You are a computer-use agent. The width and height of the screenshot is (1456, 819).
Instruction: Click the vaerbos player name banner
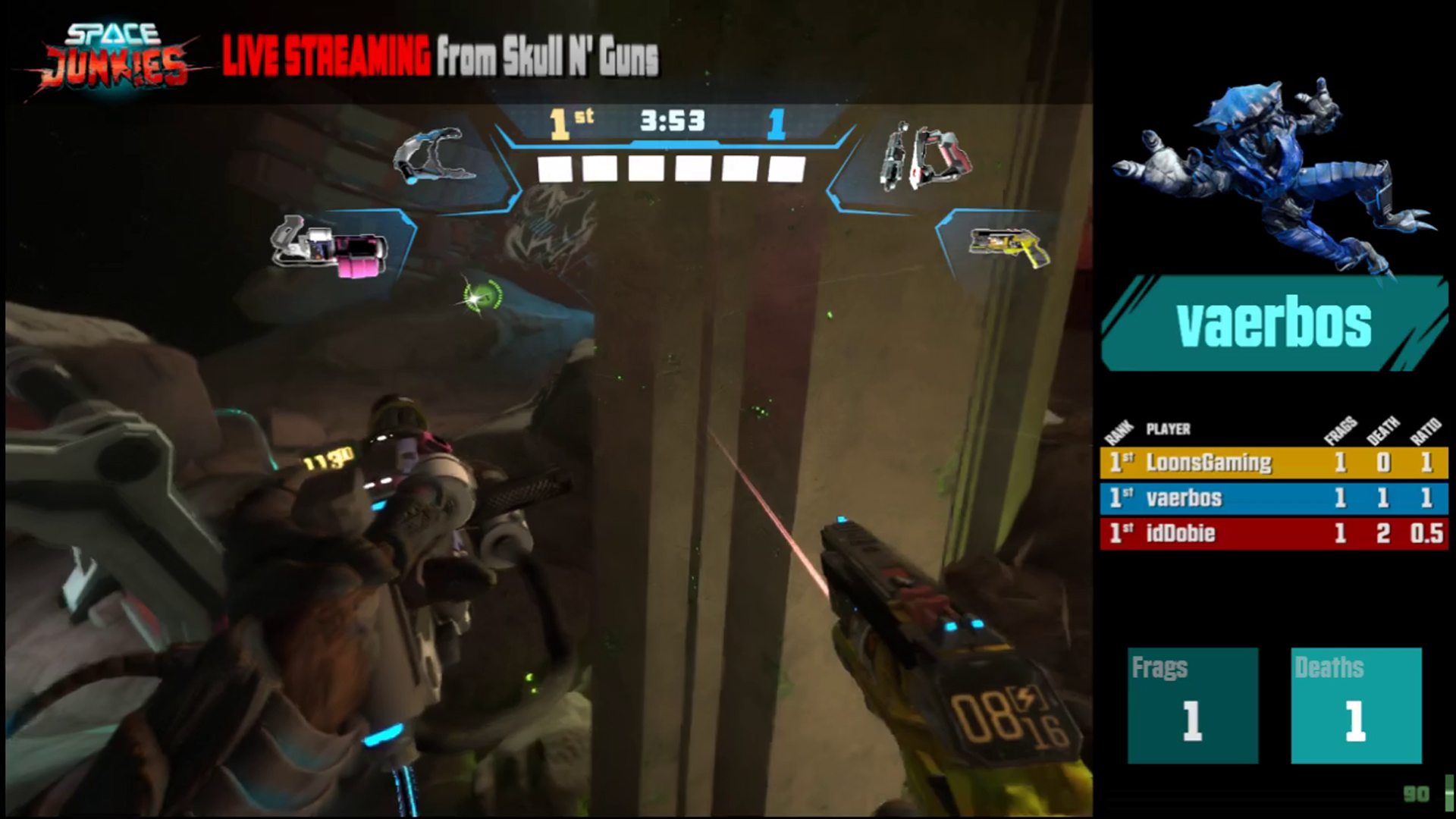(1274, 324)
